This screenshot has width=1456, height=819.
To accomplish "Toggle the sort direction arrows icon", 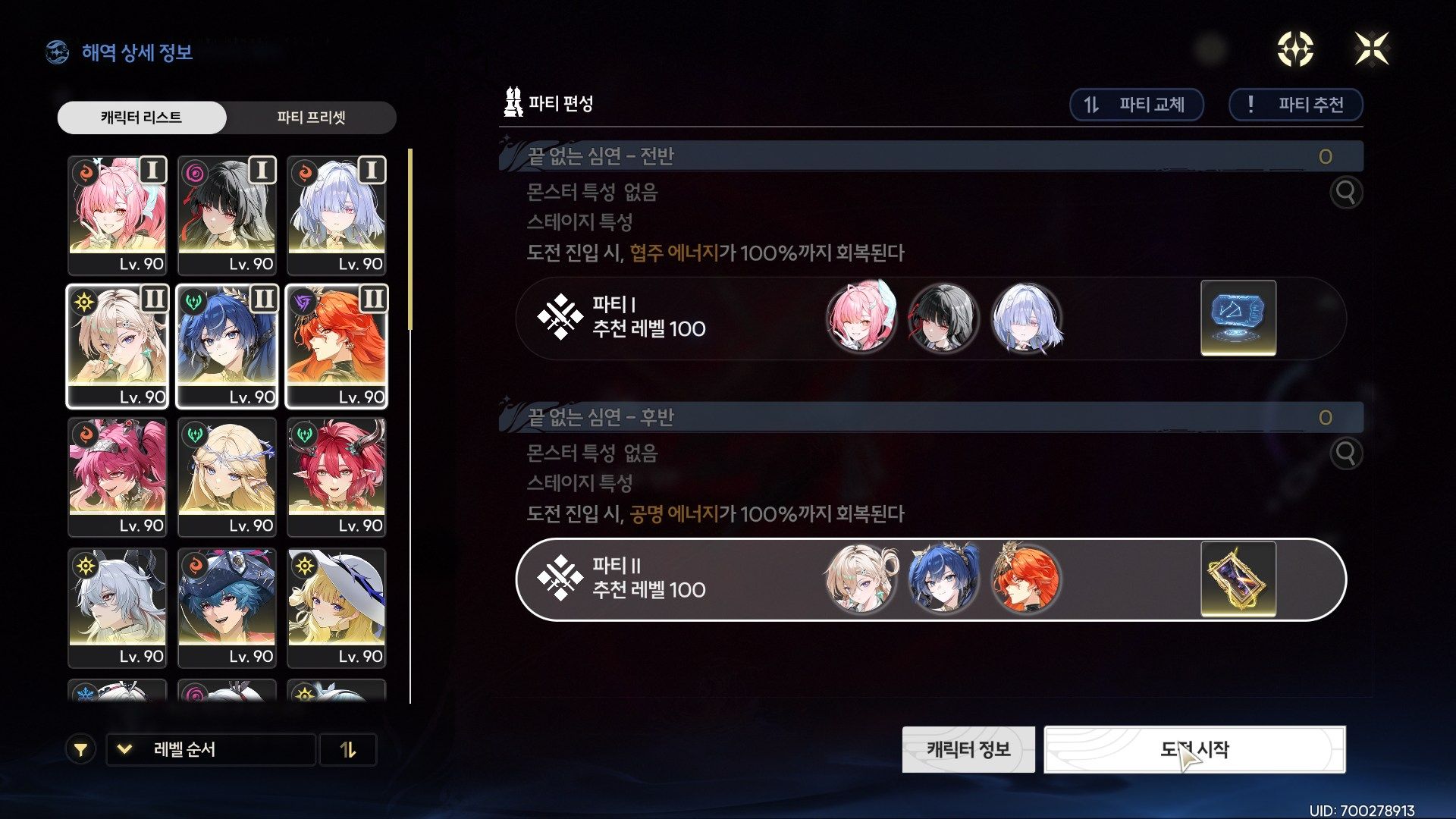I will click(x=349, y=749).
